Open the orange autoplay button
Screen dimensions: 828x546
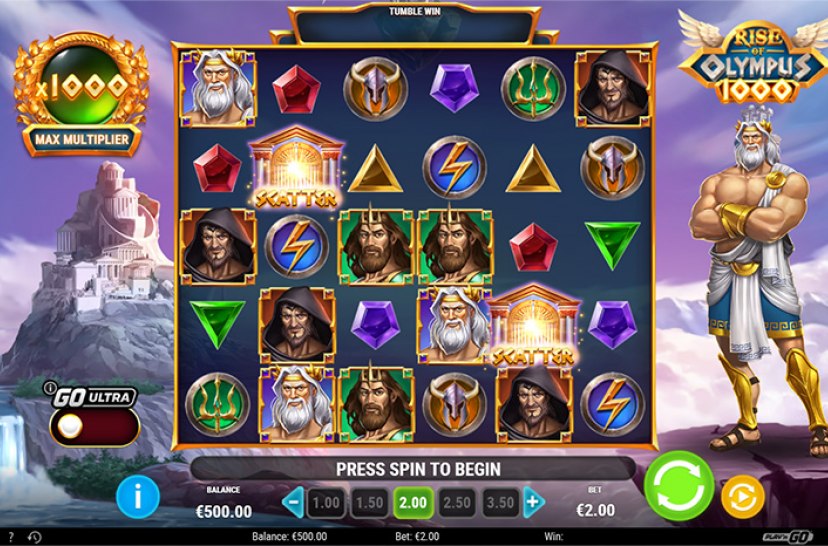742,494
